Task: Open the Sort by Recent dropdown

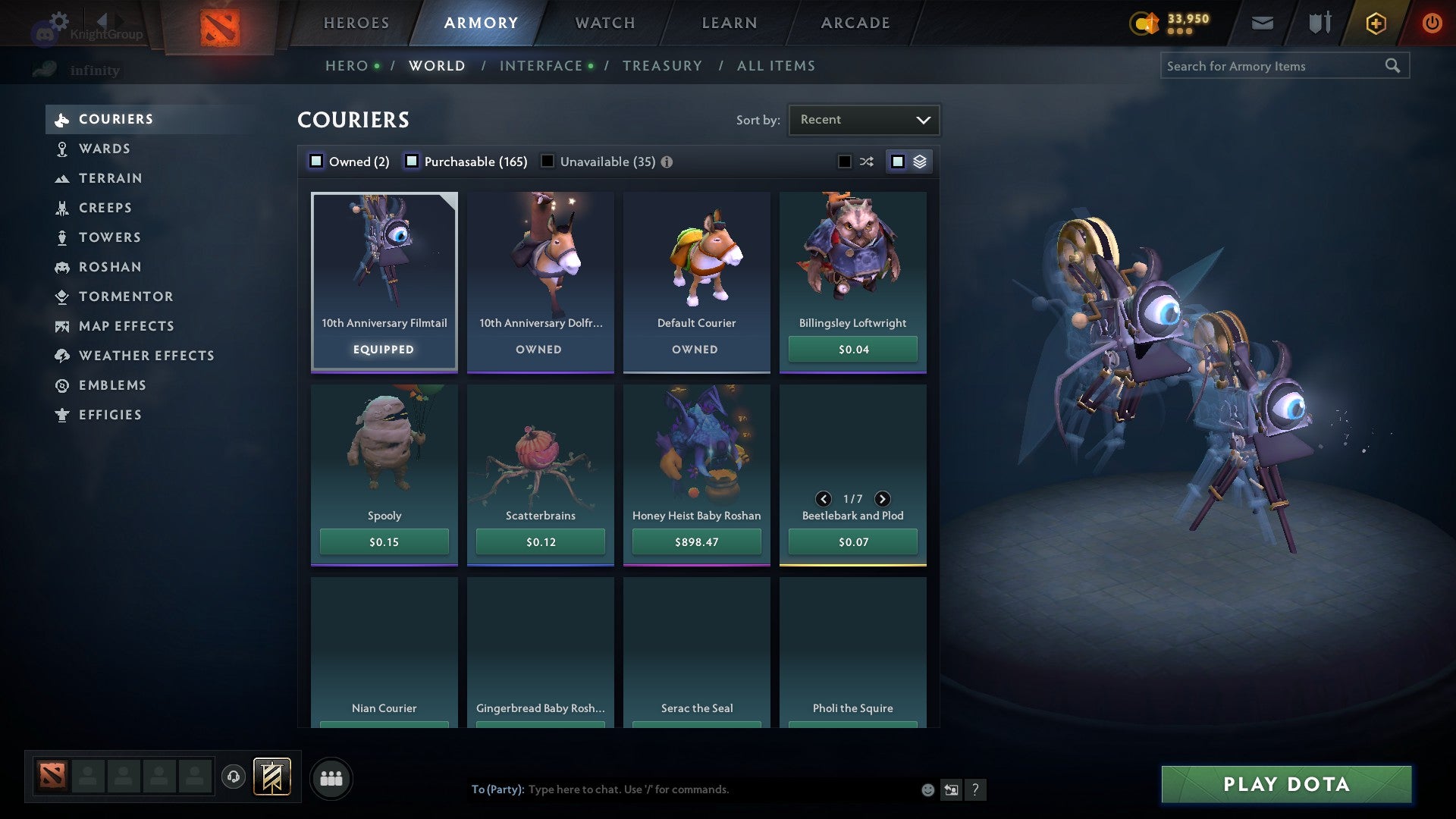Action: coord(863,119)
